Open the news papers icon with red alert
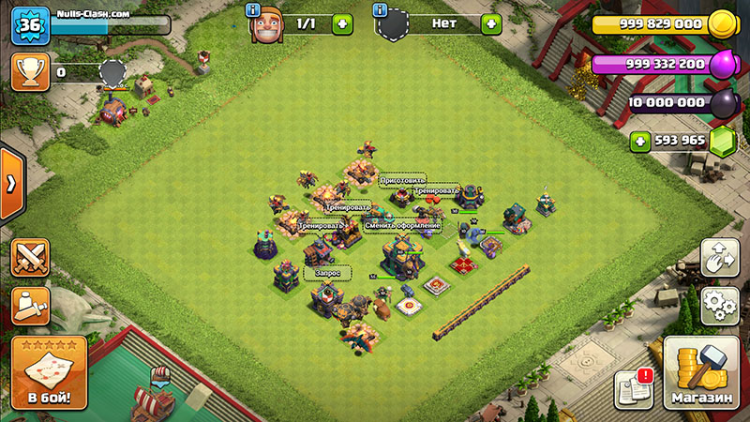The width and height of the screenshot is (750, 422). coord(634,387)
